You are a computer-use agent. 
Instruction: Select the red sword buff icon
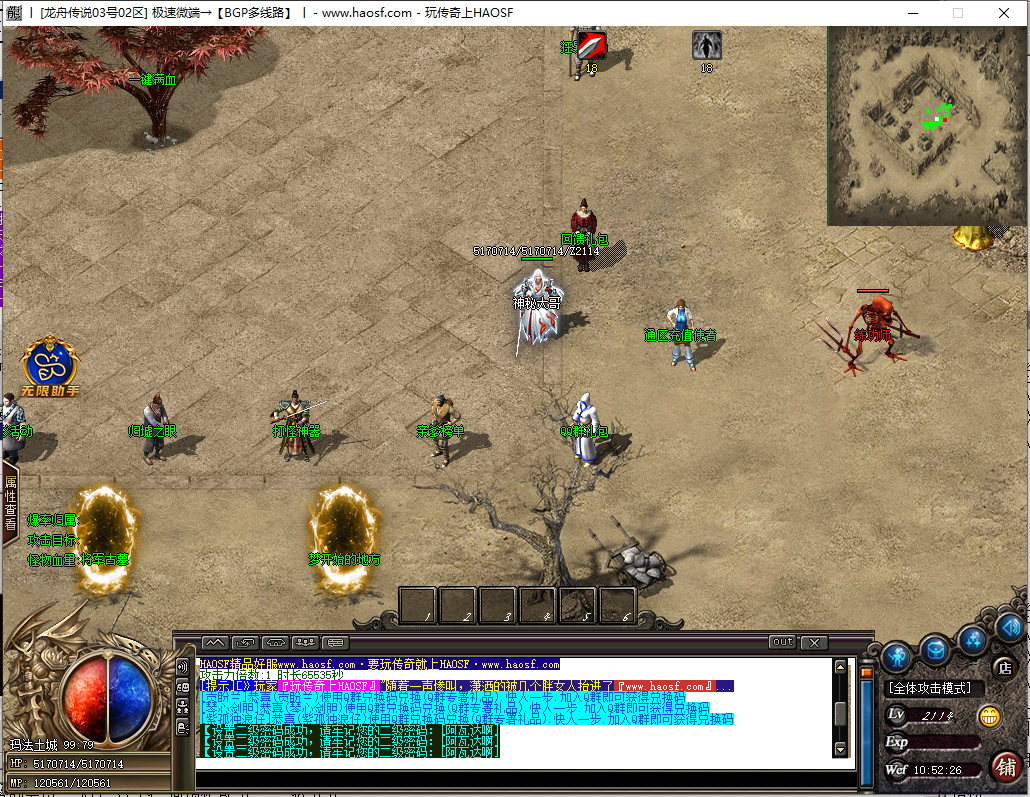[592, 46]
